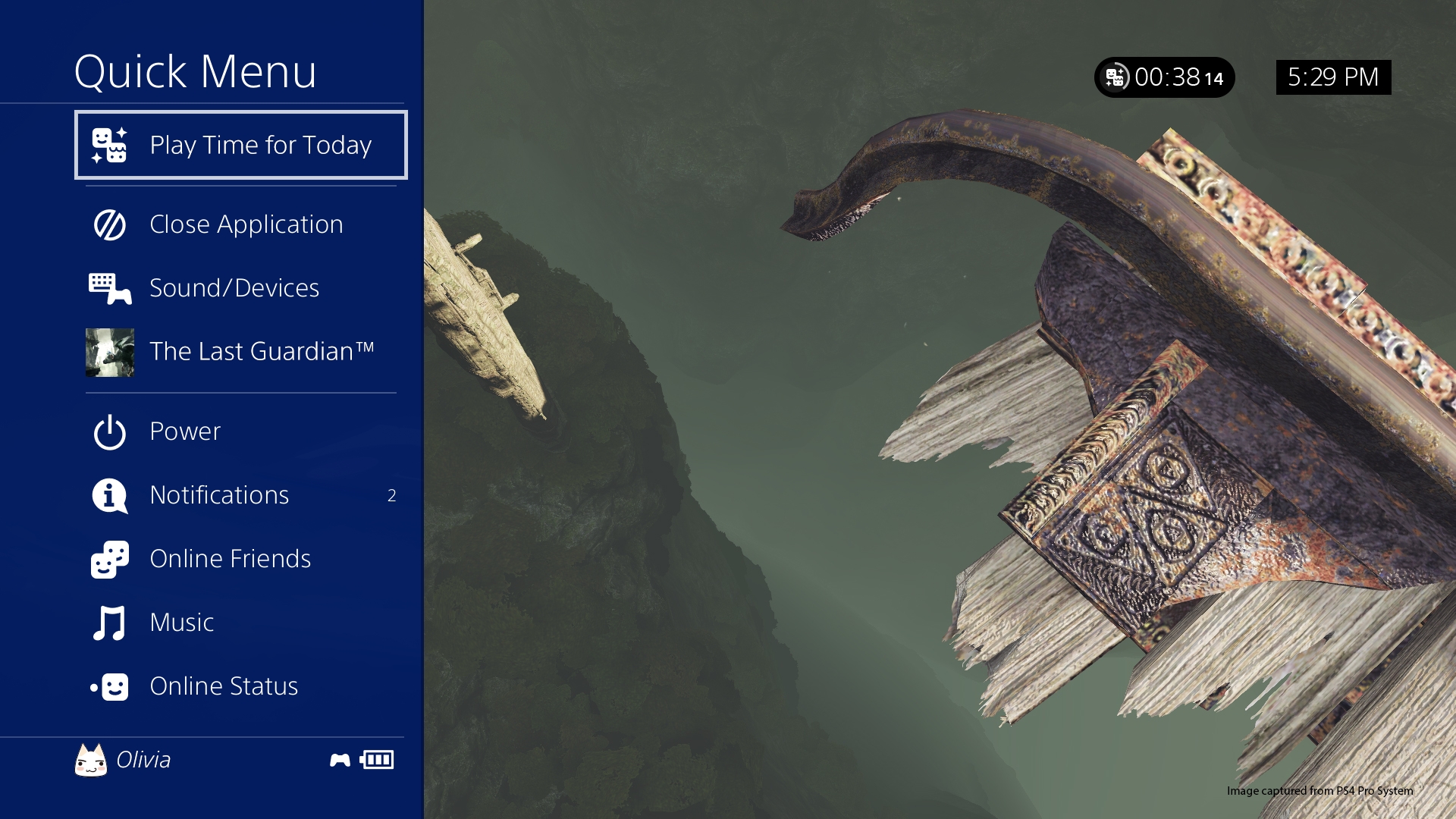Return to The Last Guardian application

tap(262, 352)
